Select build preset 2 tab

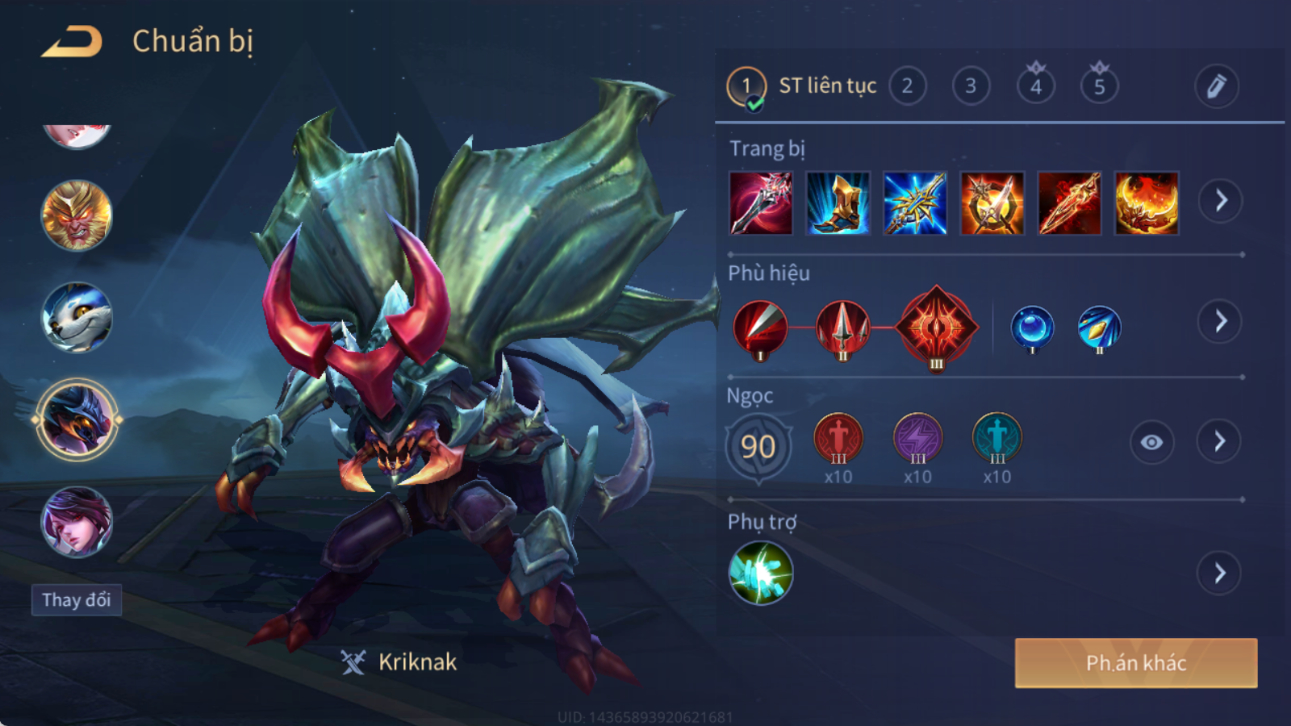907,86
